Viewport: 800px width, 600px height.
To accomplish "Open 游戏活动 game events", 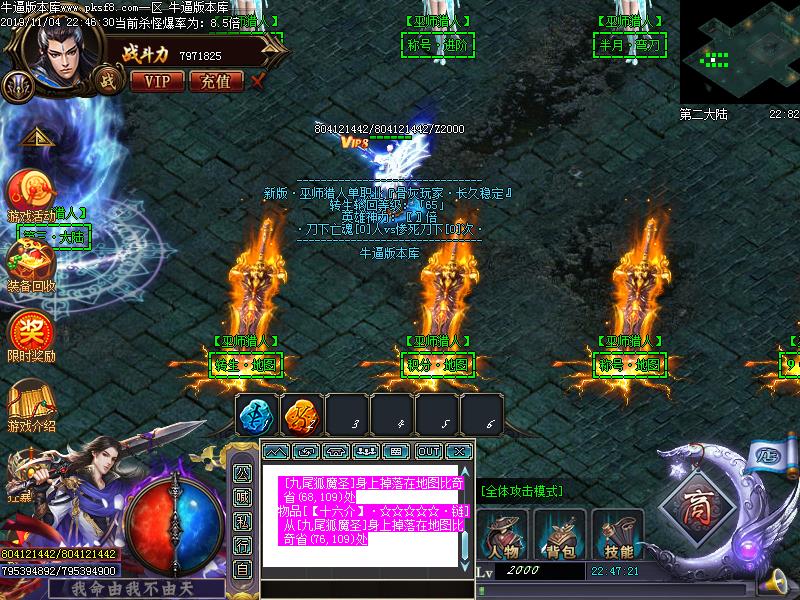I will pos(30,193).
